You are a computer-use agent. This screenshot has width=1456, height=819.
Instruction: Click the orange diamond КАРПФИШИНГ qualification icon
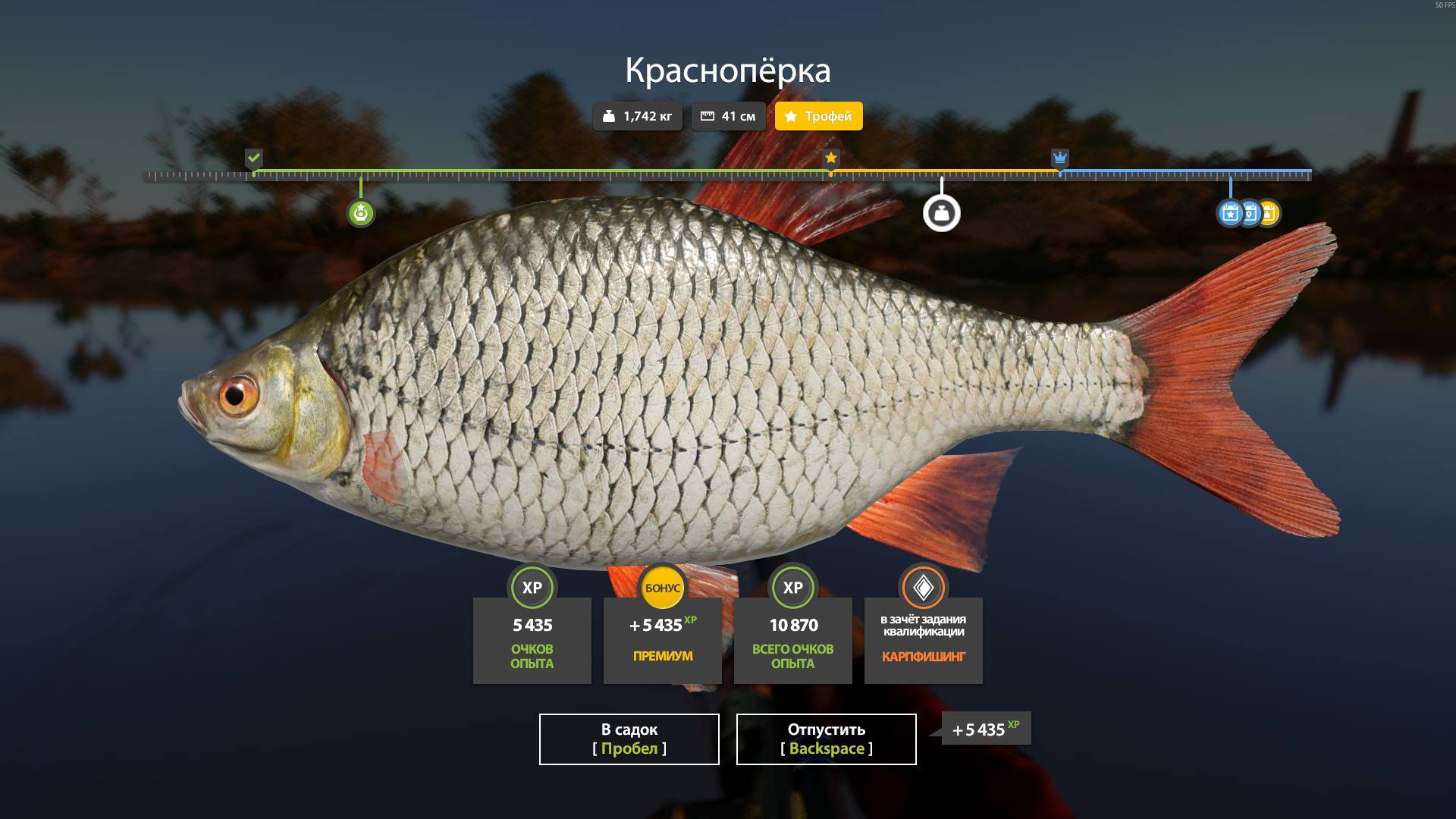(x=923, y=588)
